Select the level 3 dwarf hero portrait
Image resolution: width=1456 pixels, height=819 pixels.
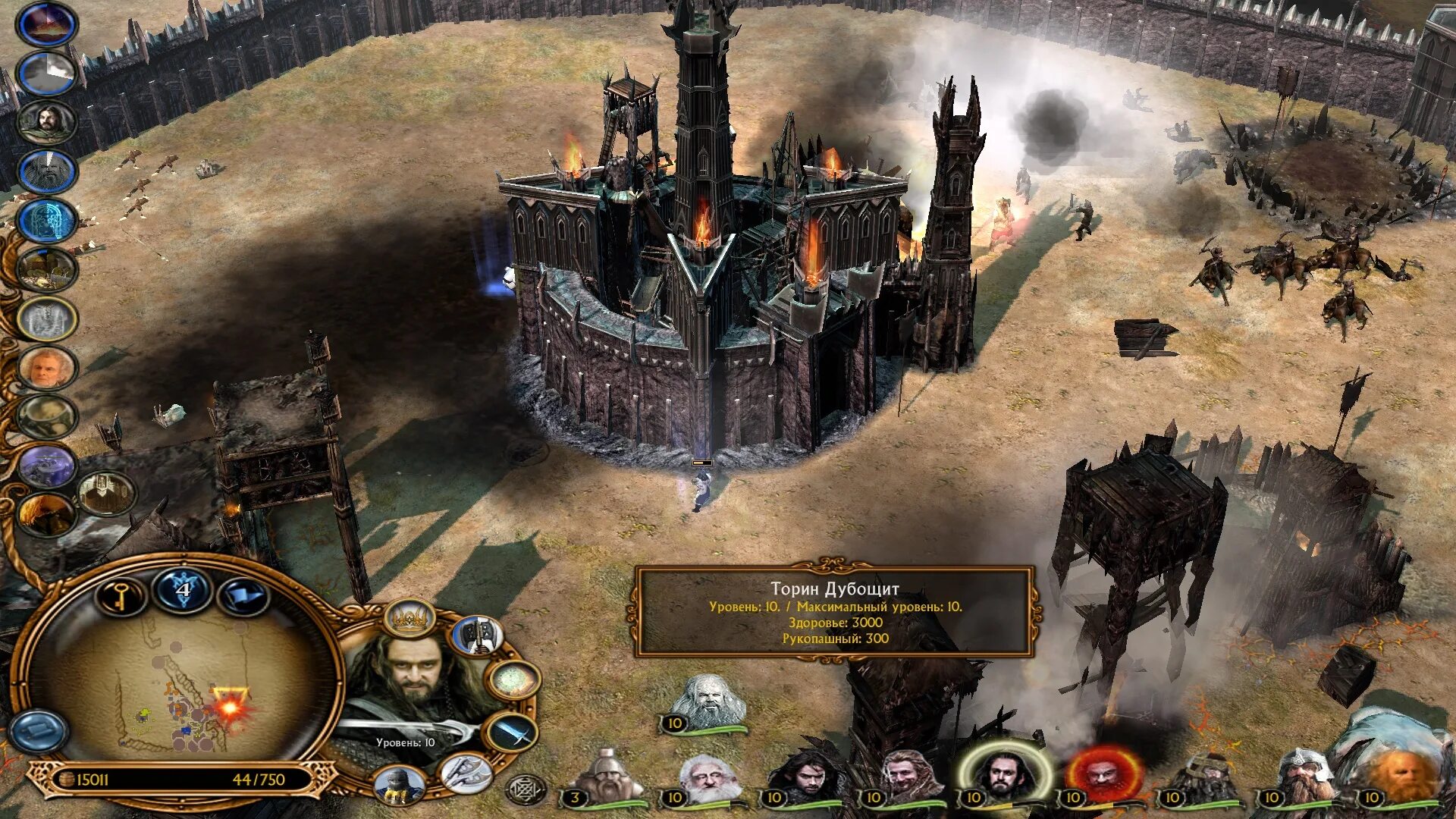pos(607,777)
